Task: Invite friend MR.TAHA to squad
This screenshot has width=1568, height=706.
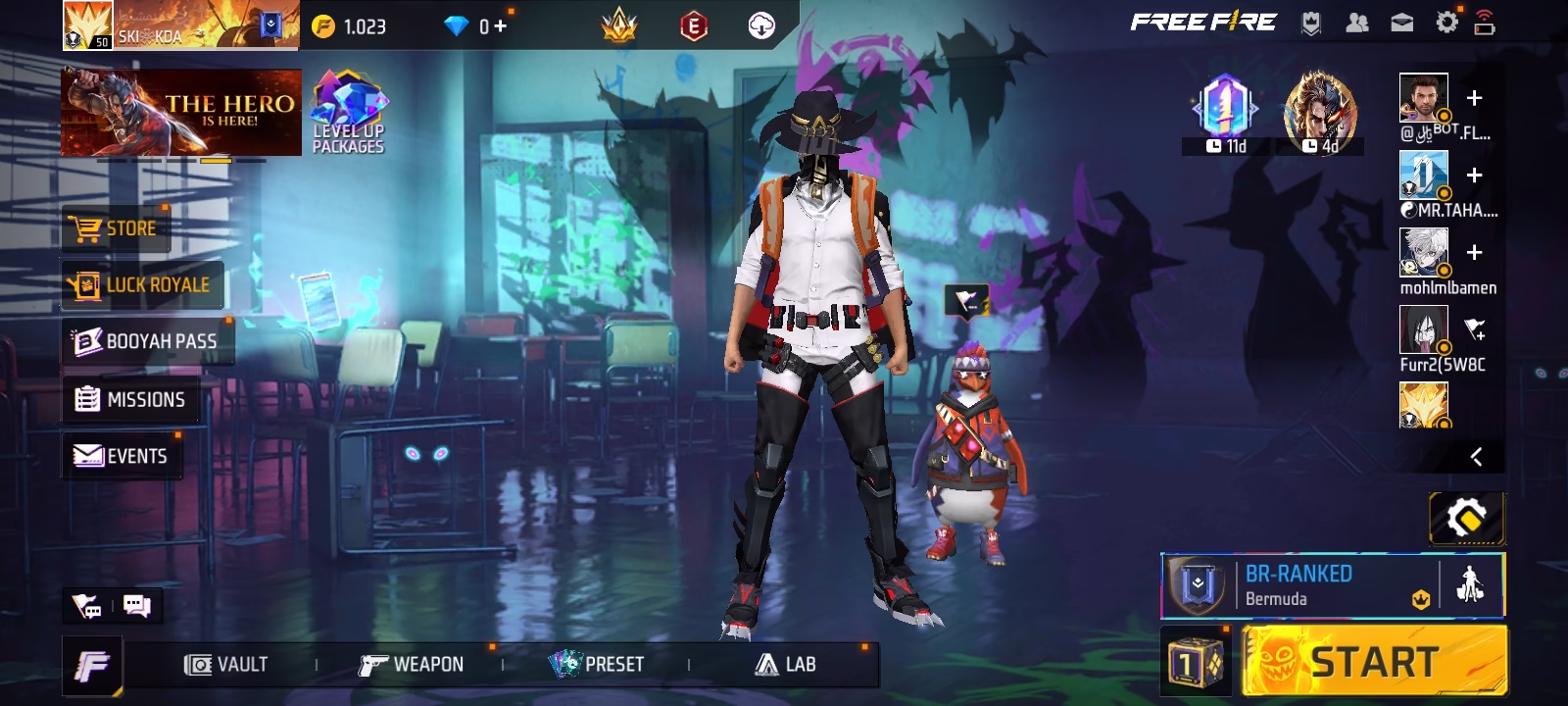Action: pyautogui.click(x=1474, y=176)
